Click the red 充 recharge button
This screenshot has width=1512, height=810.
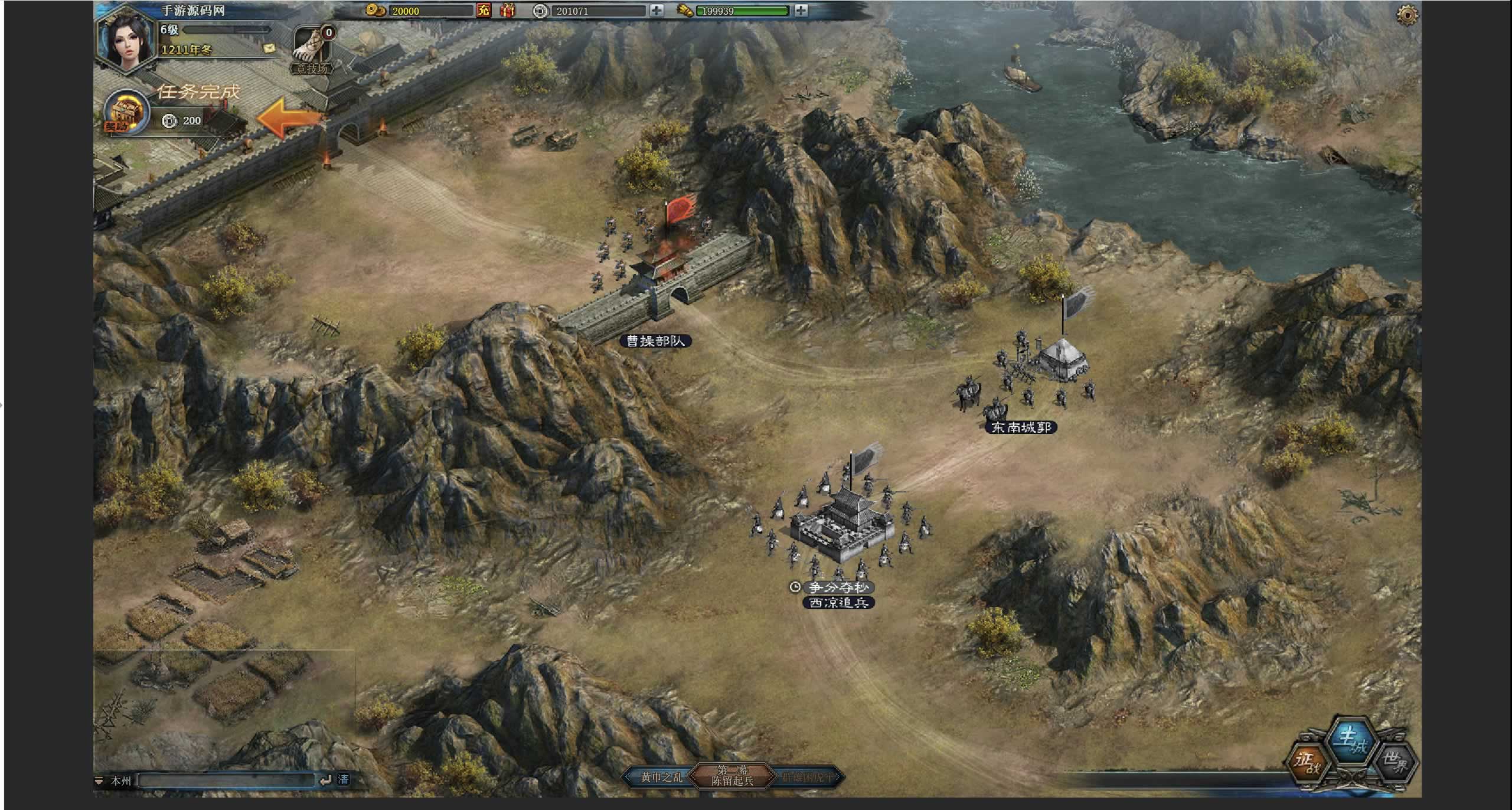coord(484,11)
